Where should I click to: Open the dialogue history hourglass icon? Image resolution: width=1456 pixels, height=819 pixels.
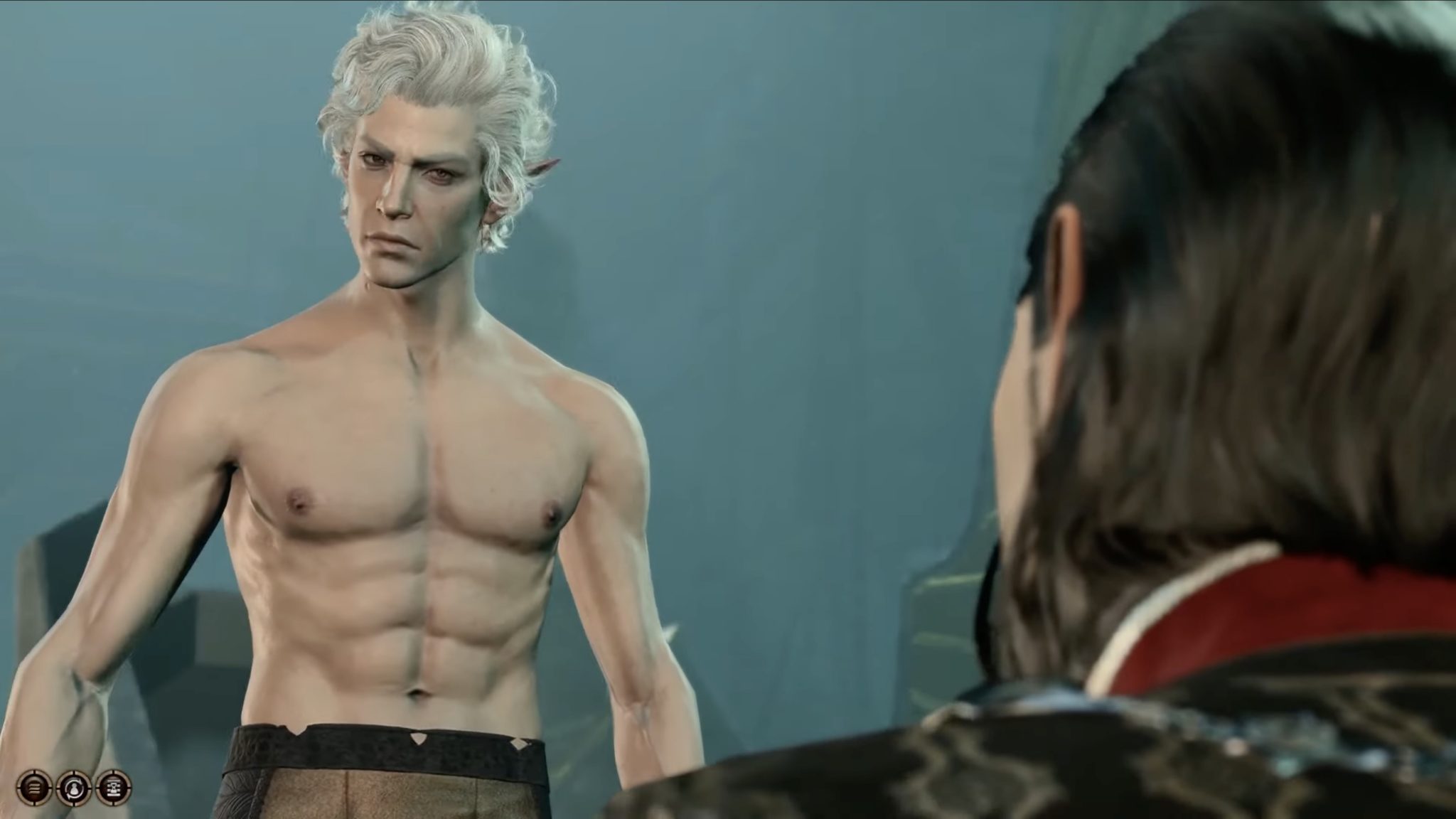pyautogui.click(x=114, y=786)
